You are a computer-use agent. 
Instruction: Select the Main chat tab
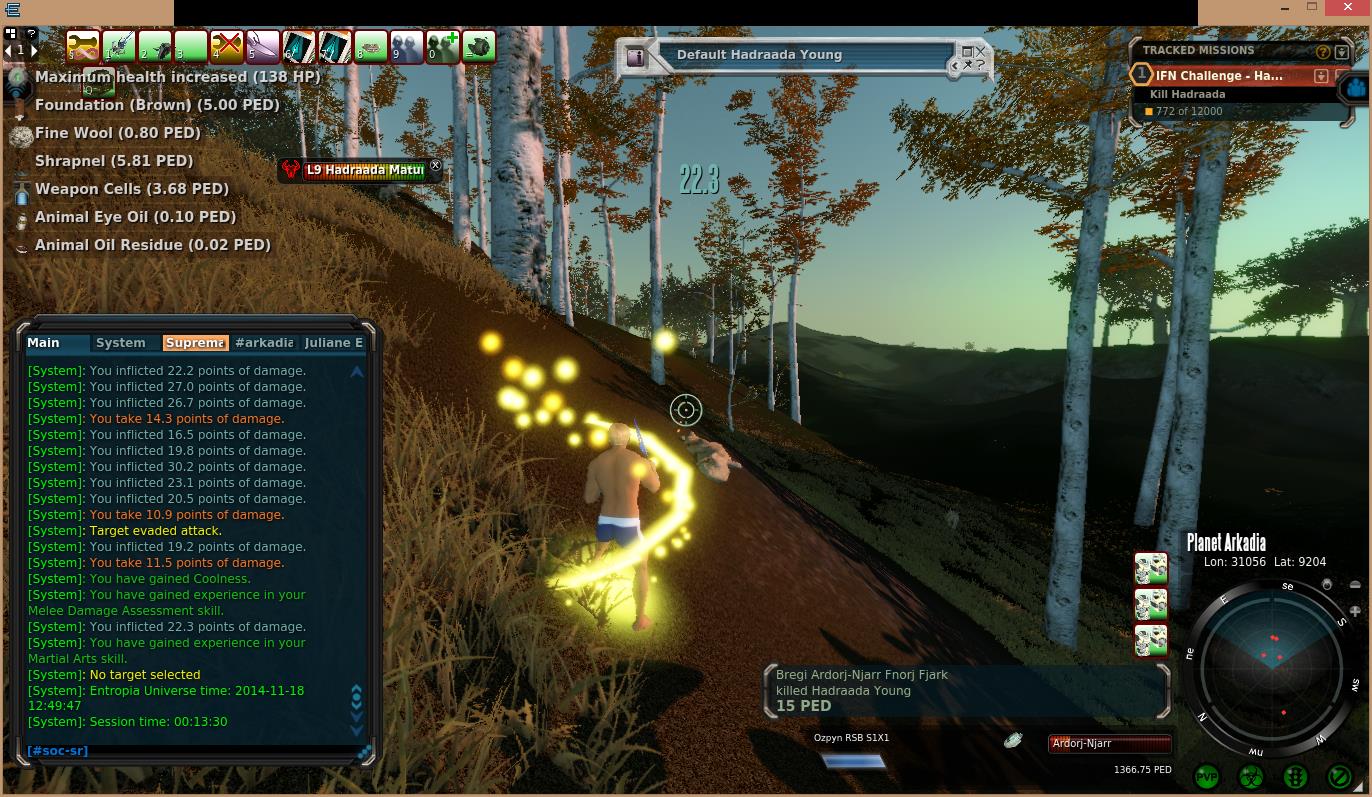pyautogui.click(x=44, y=343)
